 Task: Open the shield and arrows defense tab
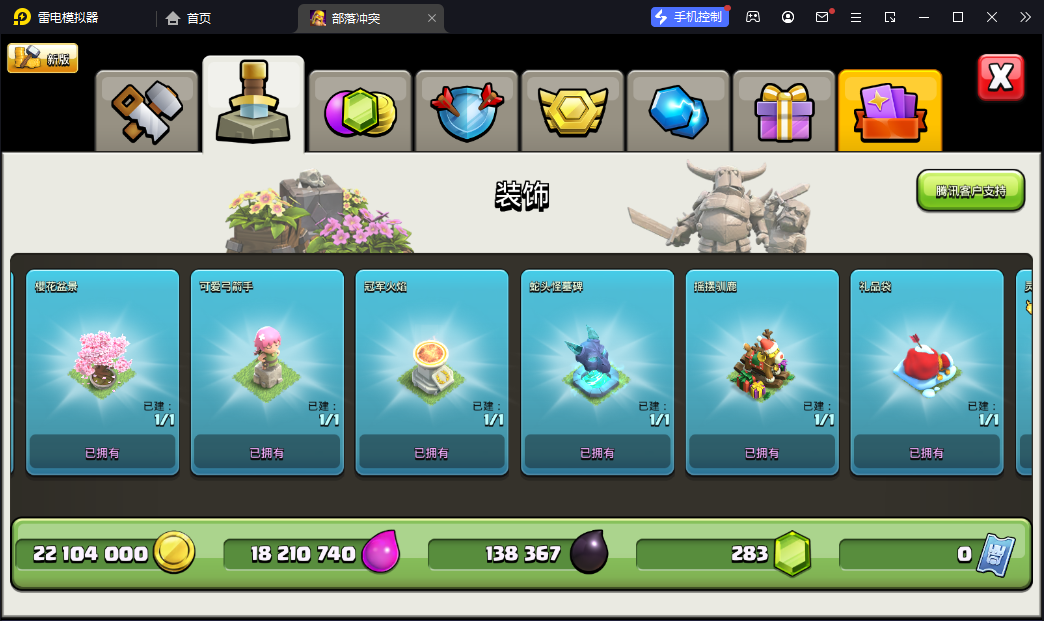pyautogui.click(x=466, y=110)
